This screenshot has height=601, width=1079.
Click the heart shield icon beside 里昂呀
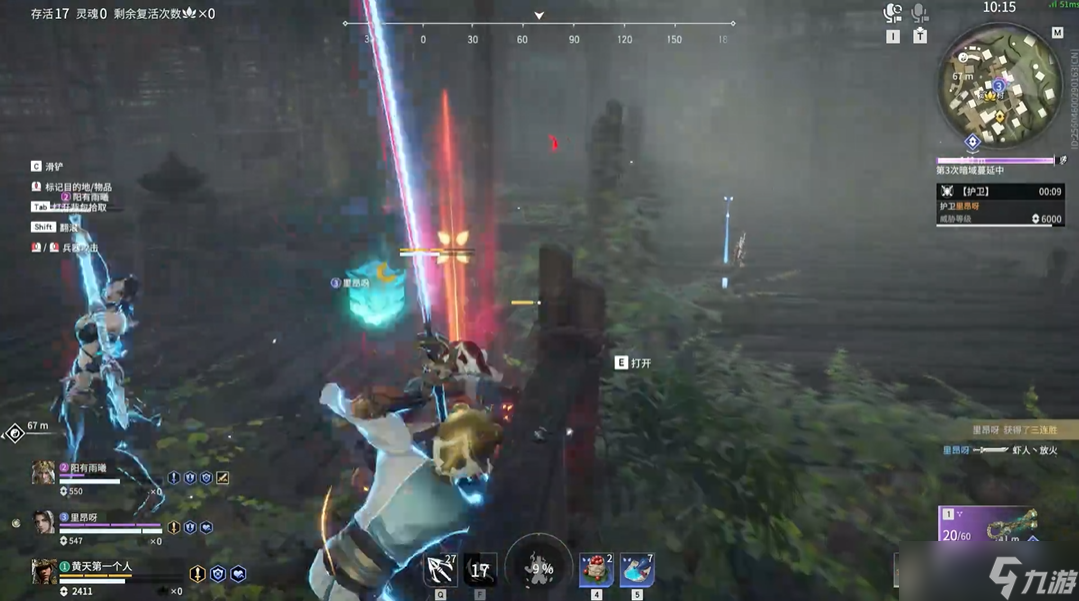[x=205, y=527]
